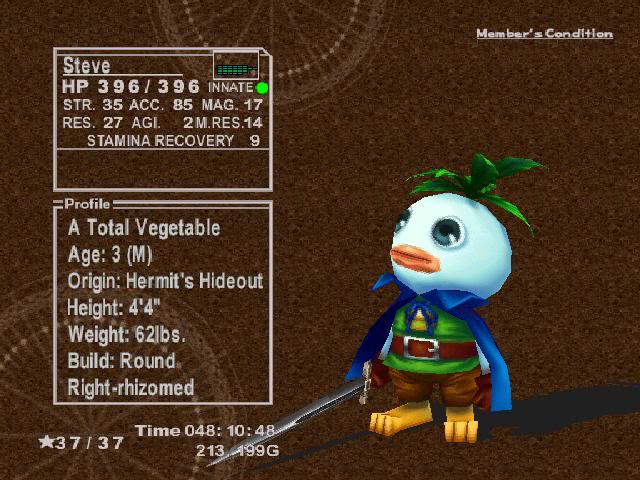640x480 pixels.
Task: Open Steve's element grid icon
Action: (236, 69)
